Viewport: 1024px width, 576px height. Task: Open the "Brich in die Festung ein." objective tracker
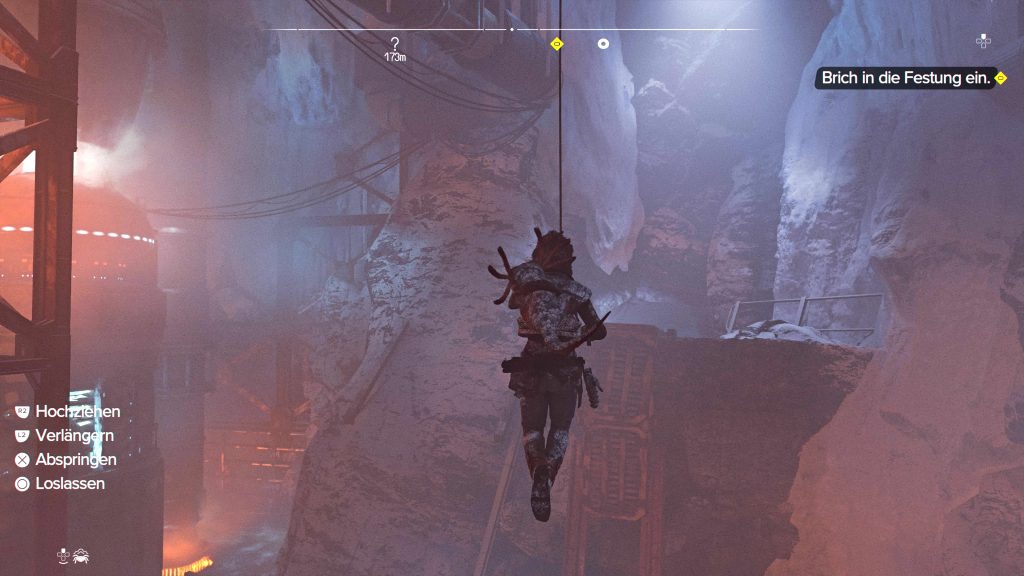906,78
